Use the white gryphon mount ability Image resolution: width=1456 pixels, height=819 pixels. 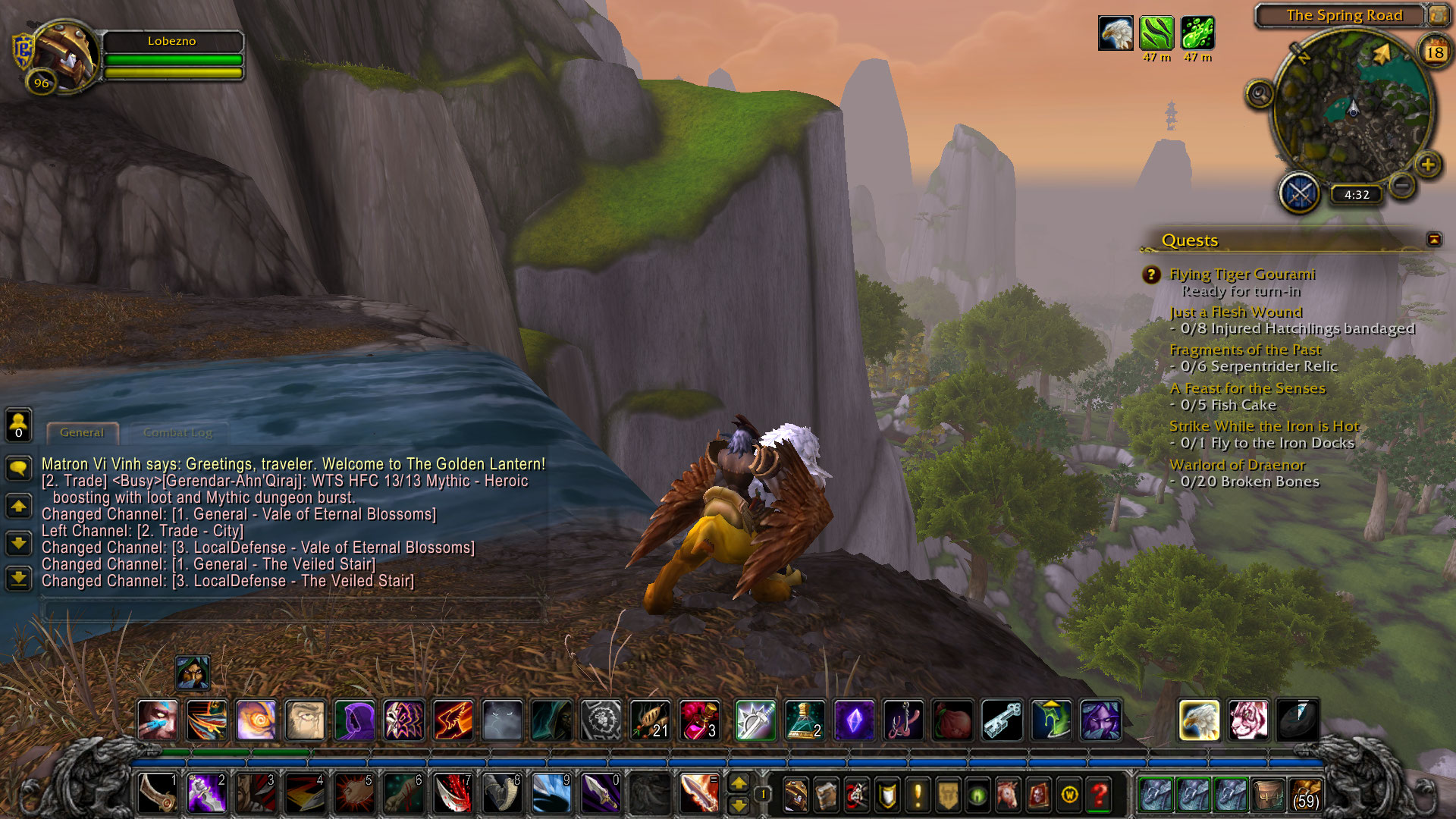[x=1199, y=720]
